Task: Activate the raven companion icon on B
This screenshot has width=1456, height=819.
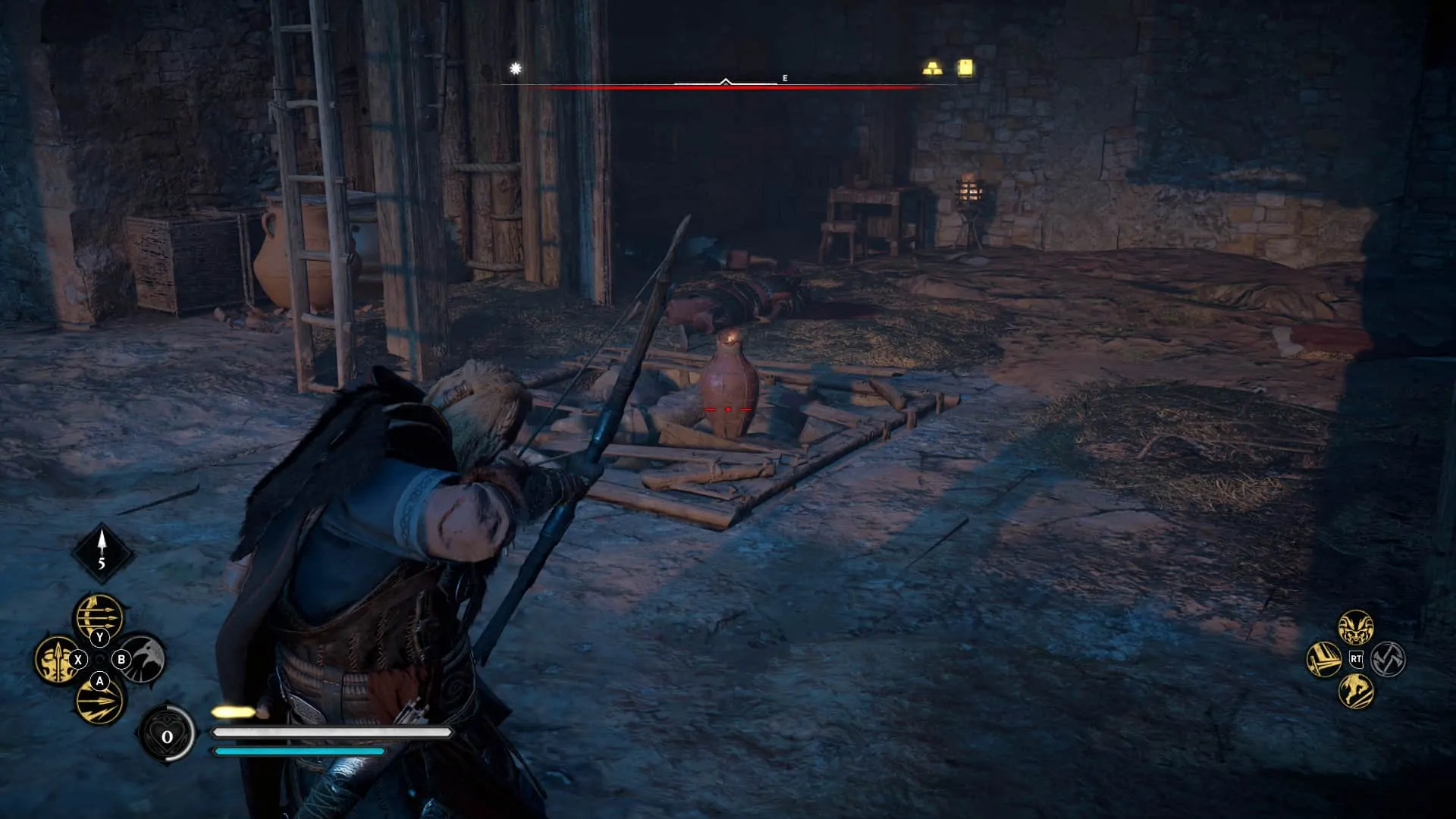Action: (x=123, y=661)
